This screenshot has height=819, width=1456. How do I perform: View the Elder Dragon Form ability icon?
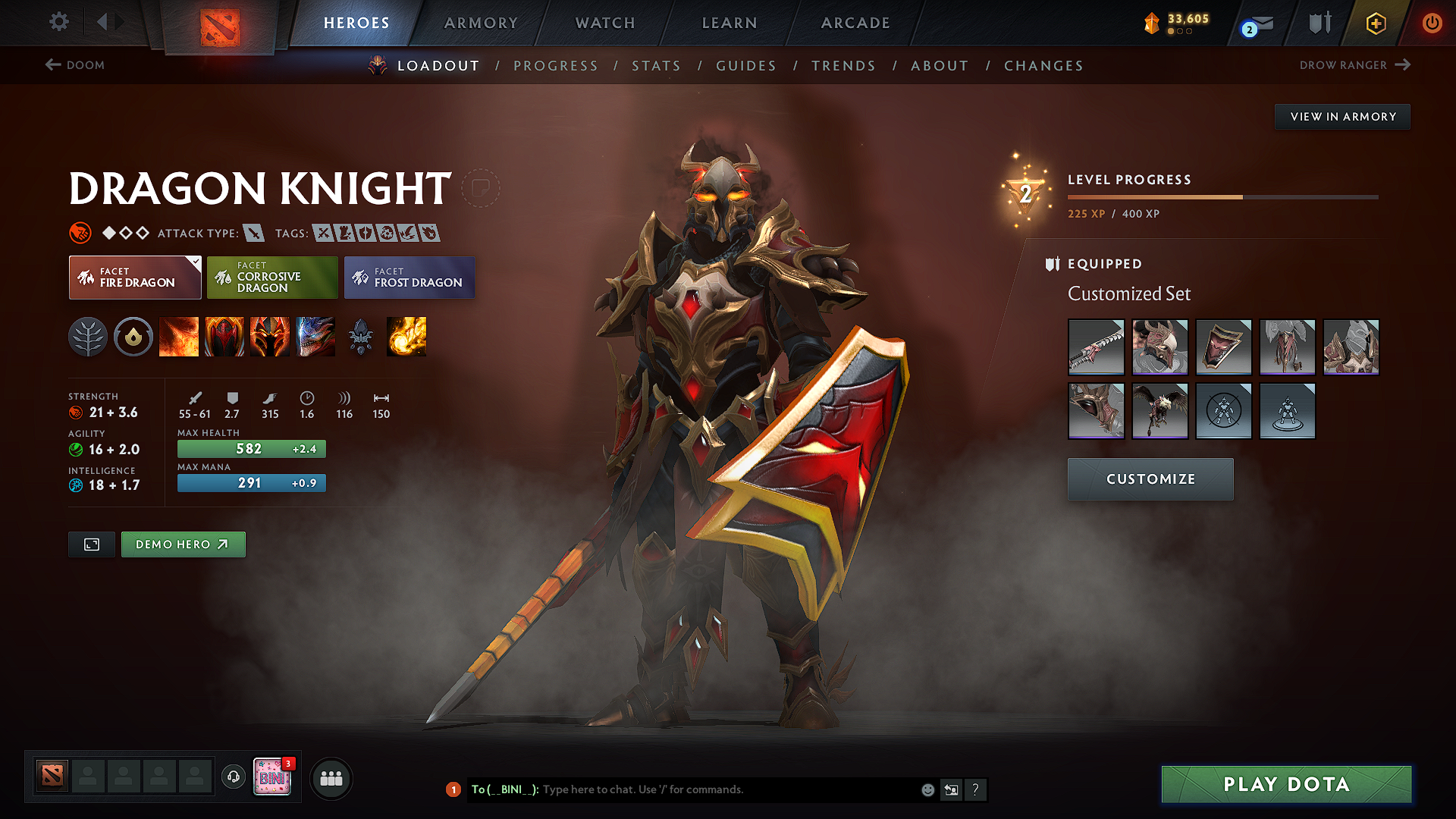(x=315, y=337)
